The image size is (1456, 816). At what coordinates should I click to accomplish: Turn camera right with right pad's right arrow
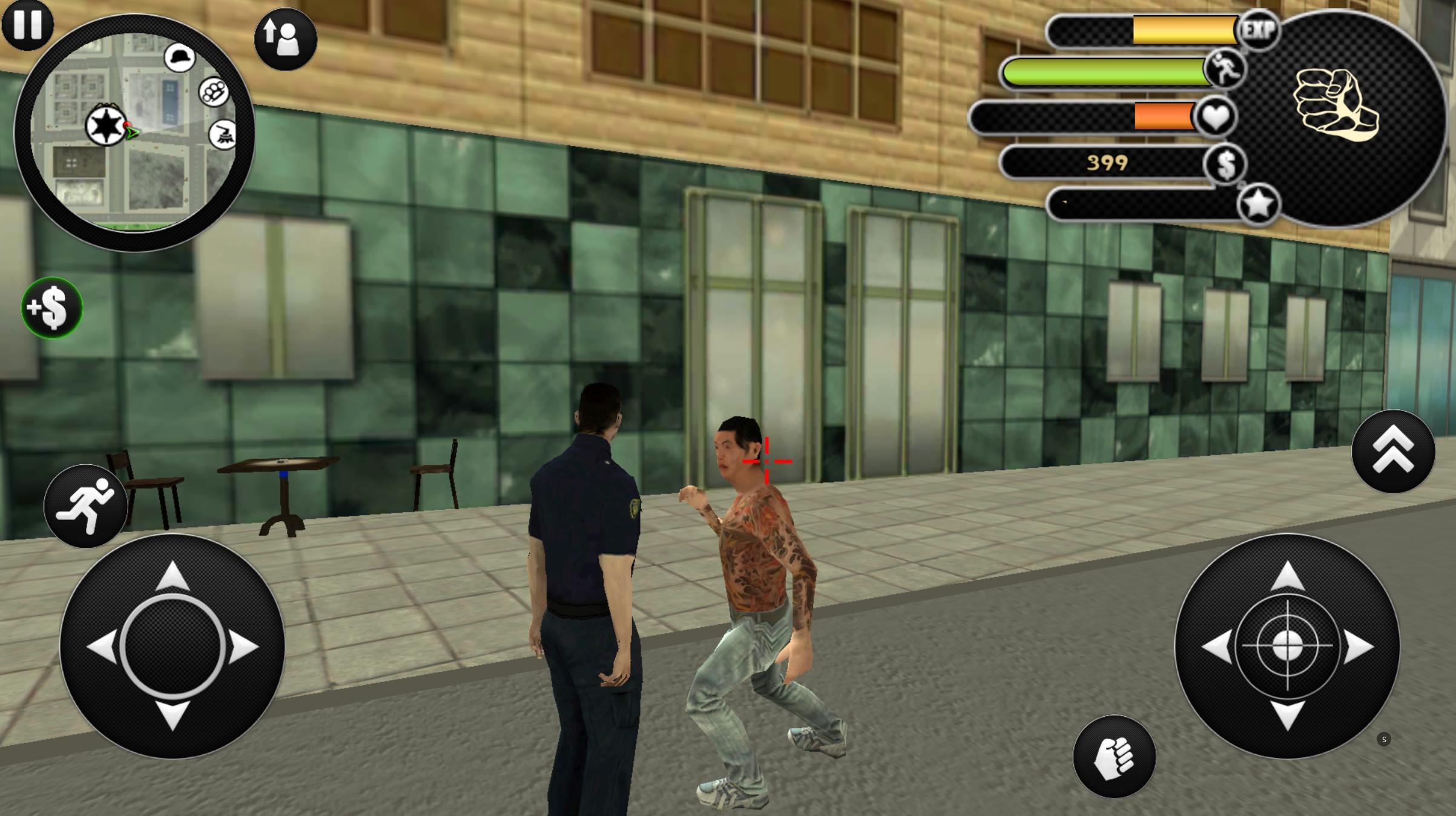(1359, 646)
